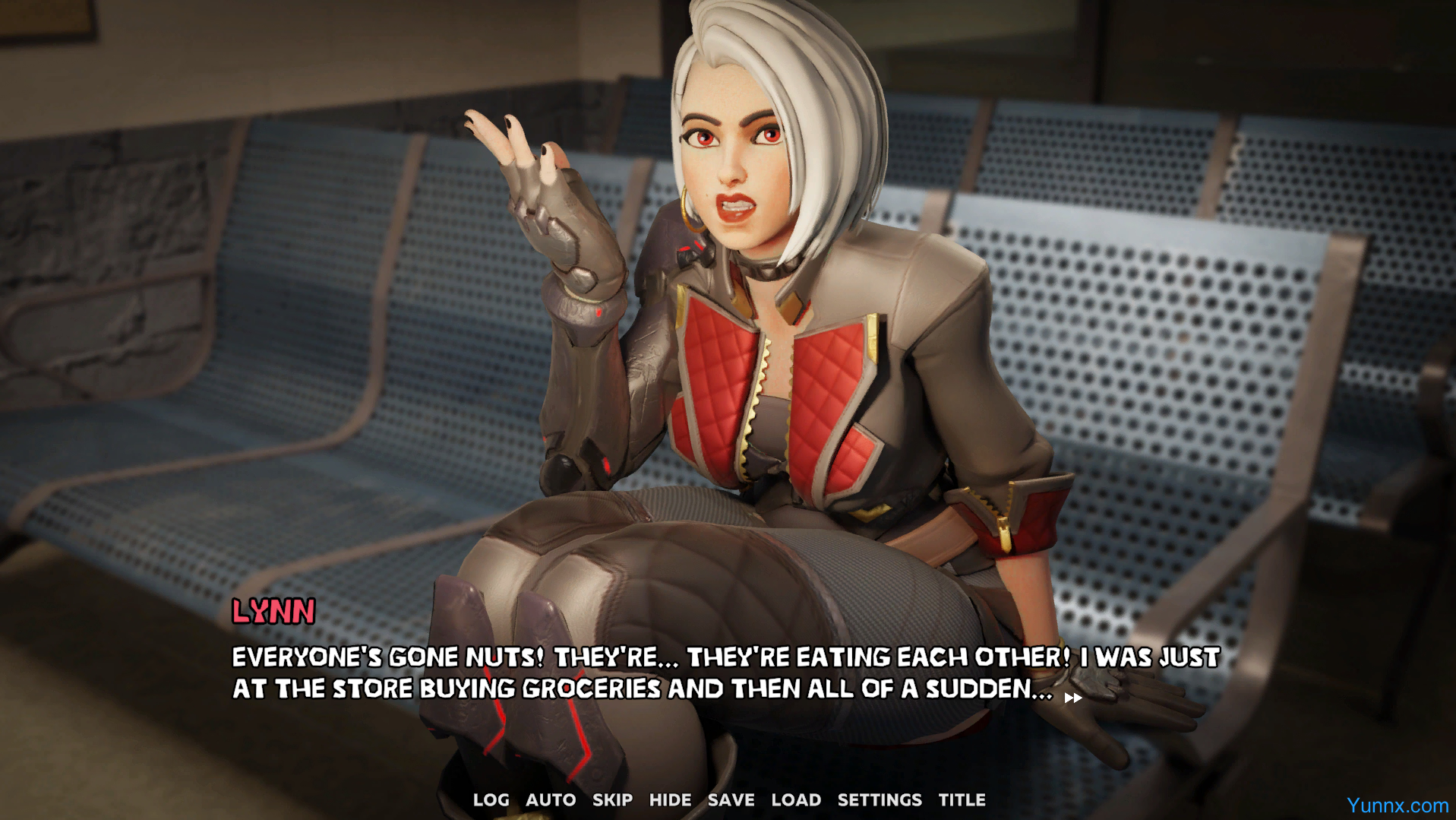Open the Save menu
This screenshot has height=820, width=1456.
(x=731, y=799)
